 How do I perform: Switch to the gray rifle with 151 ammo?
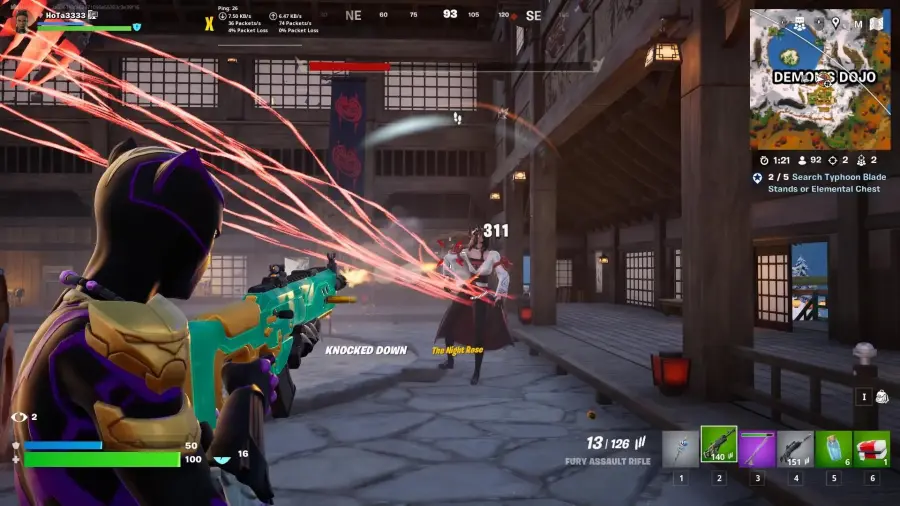point(795,448)
